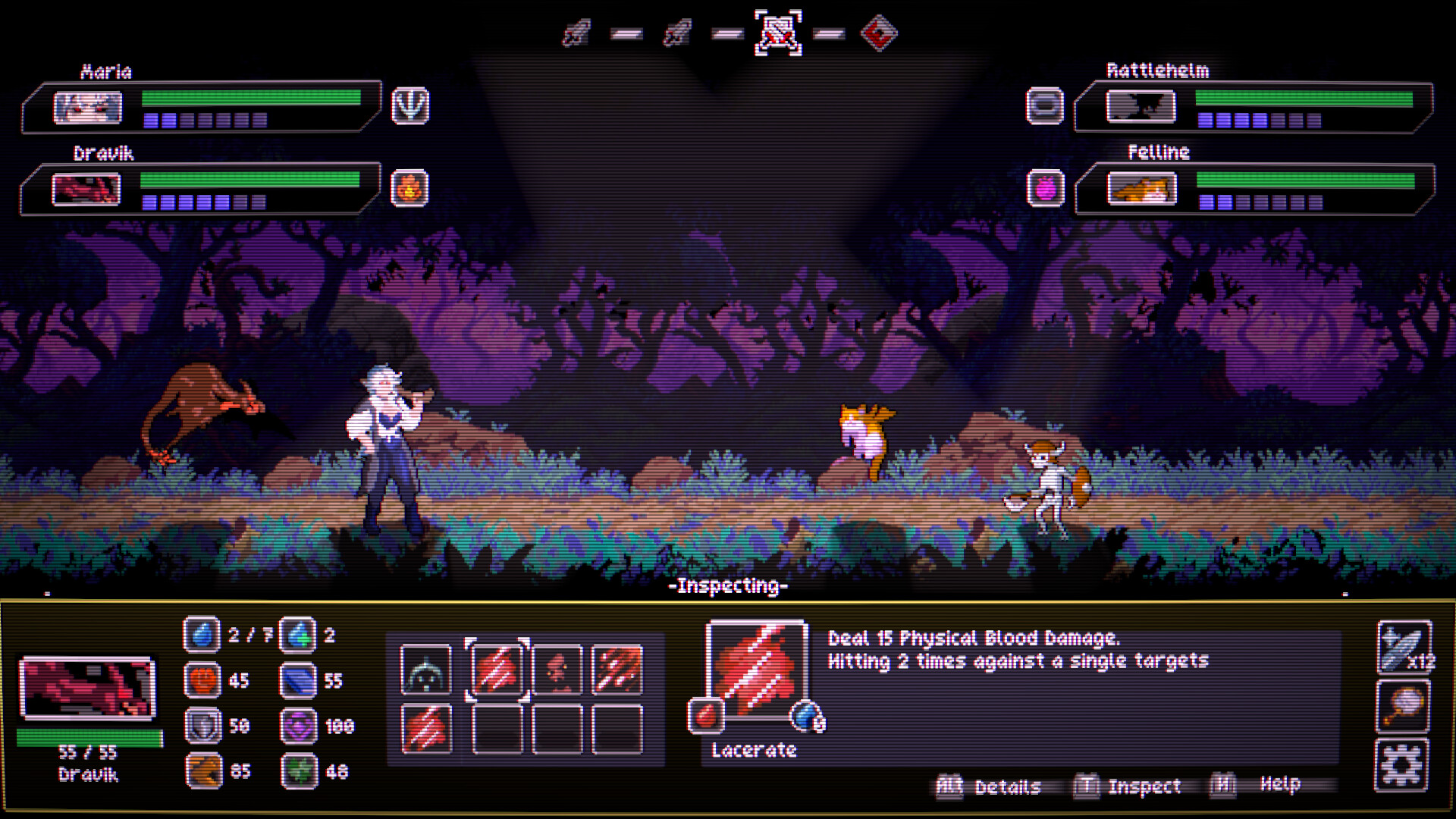1456x819 pixels.
Task: Expand the brown creature skill slot
Action: pyautogui.click(x=559, y=671)
